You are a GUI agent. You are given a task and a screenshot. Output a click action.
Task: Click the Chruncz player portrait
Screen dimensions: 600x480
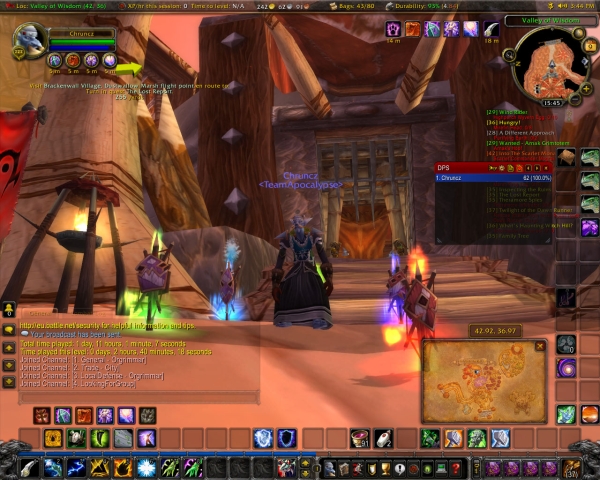[27, 44]
